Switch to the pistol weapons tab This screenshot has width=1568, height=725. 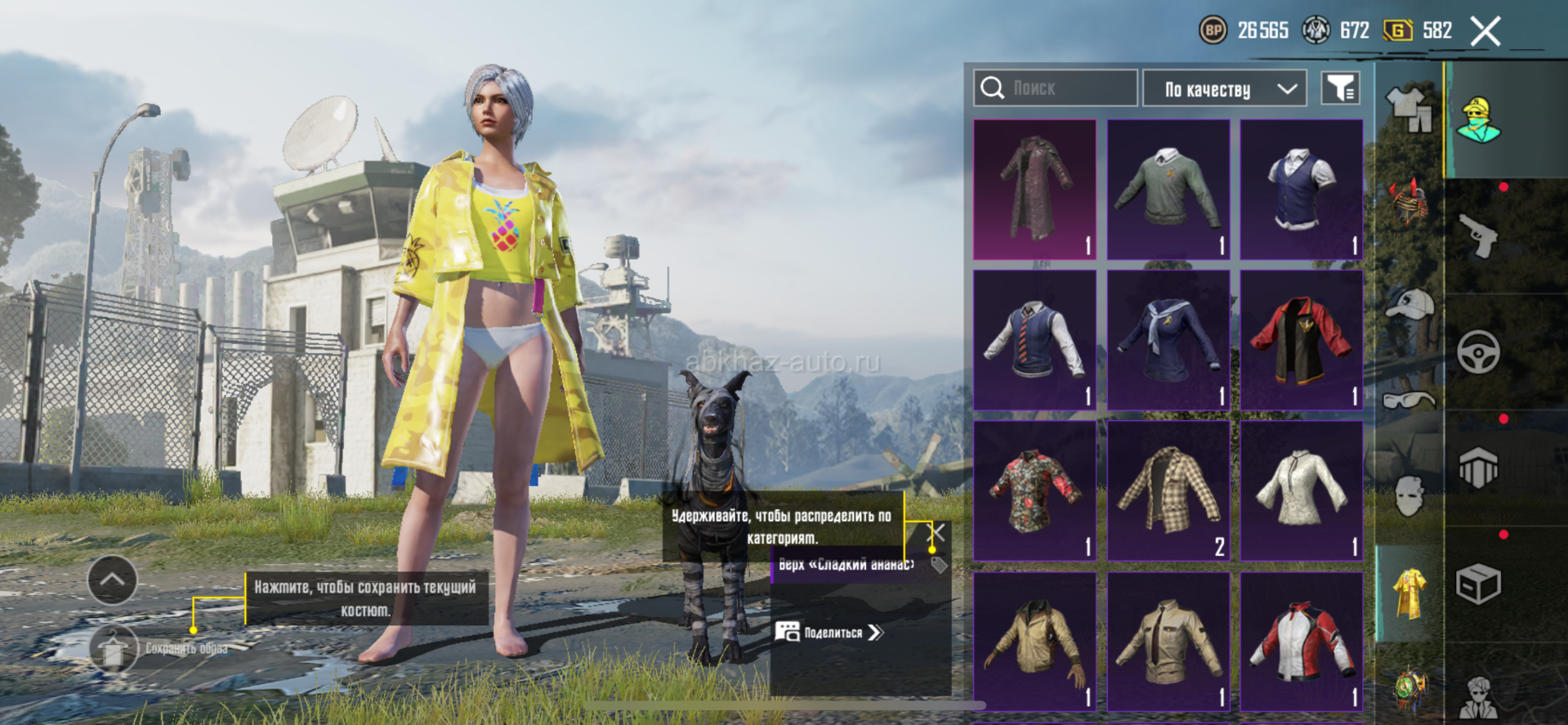pyautogui.click(x=1478, y=236)
